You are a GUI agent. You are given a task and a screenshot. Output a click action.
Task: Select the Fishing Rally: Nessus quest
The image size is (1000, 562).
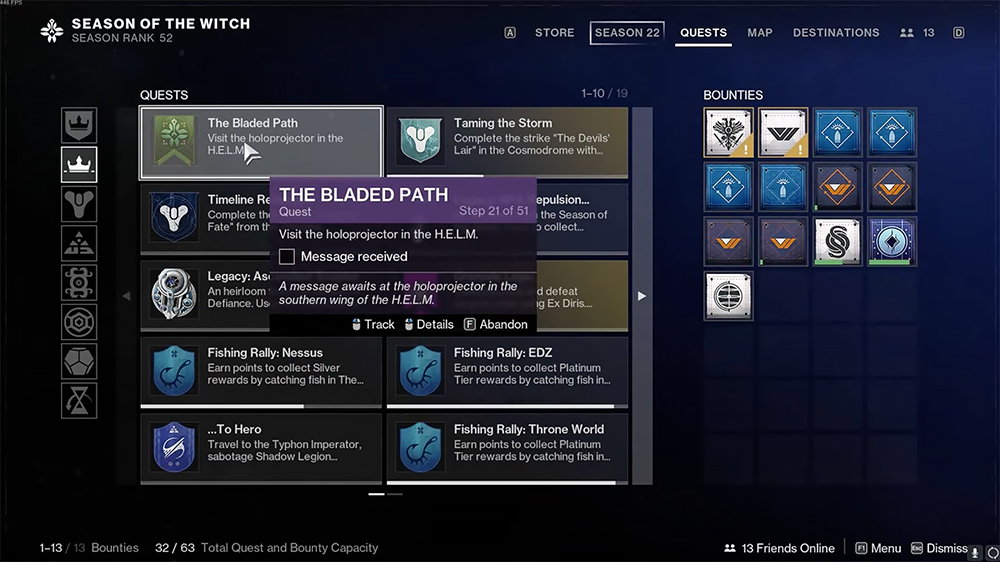tap(261, 372)
